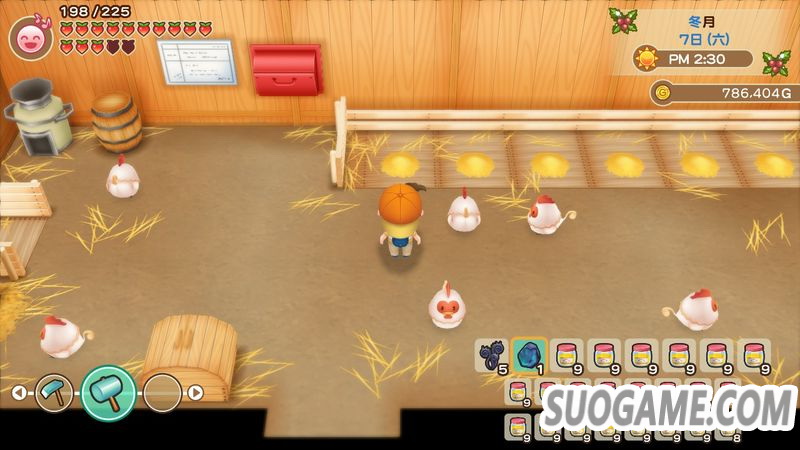Pick the highlighted blue ore slot
This screenshot has width=800, height=450.
(x=529, y=355)
